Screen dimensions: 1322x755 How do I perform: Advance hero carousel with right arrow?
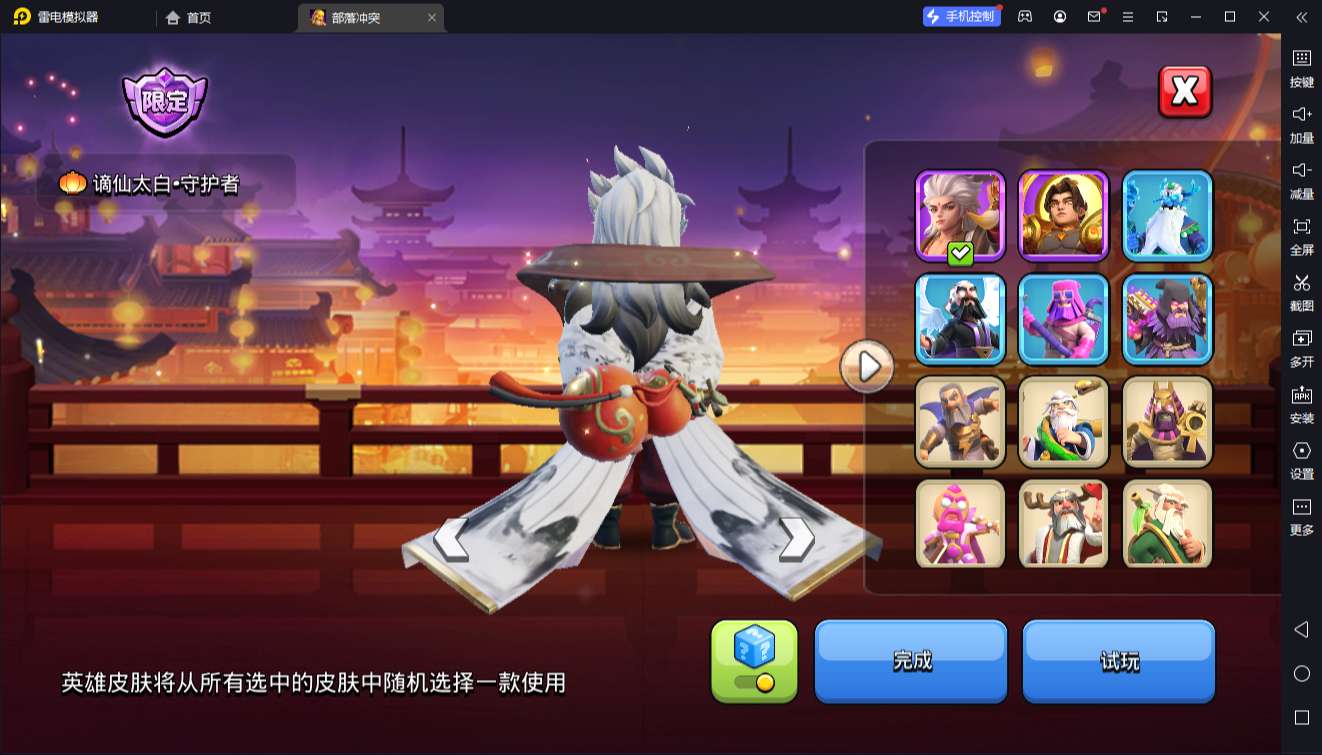click(795, 538)
